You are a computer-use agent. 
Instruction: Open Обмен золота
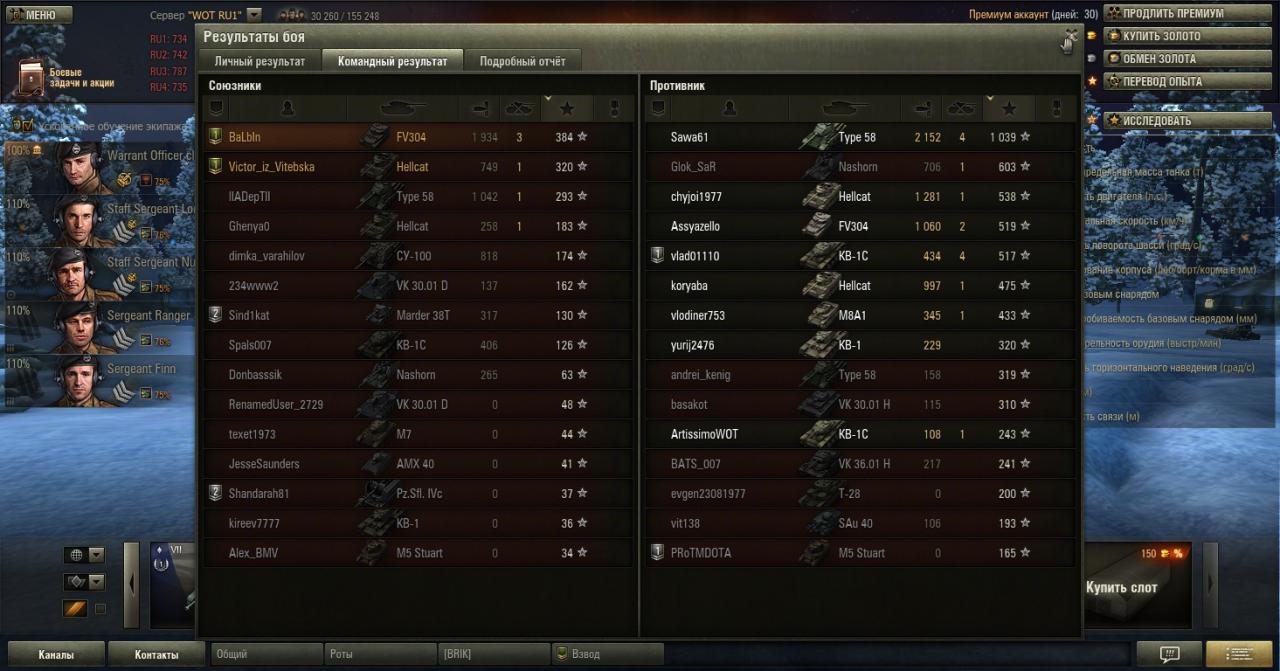1159,59
